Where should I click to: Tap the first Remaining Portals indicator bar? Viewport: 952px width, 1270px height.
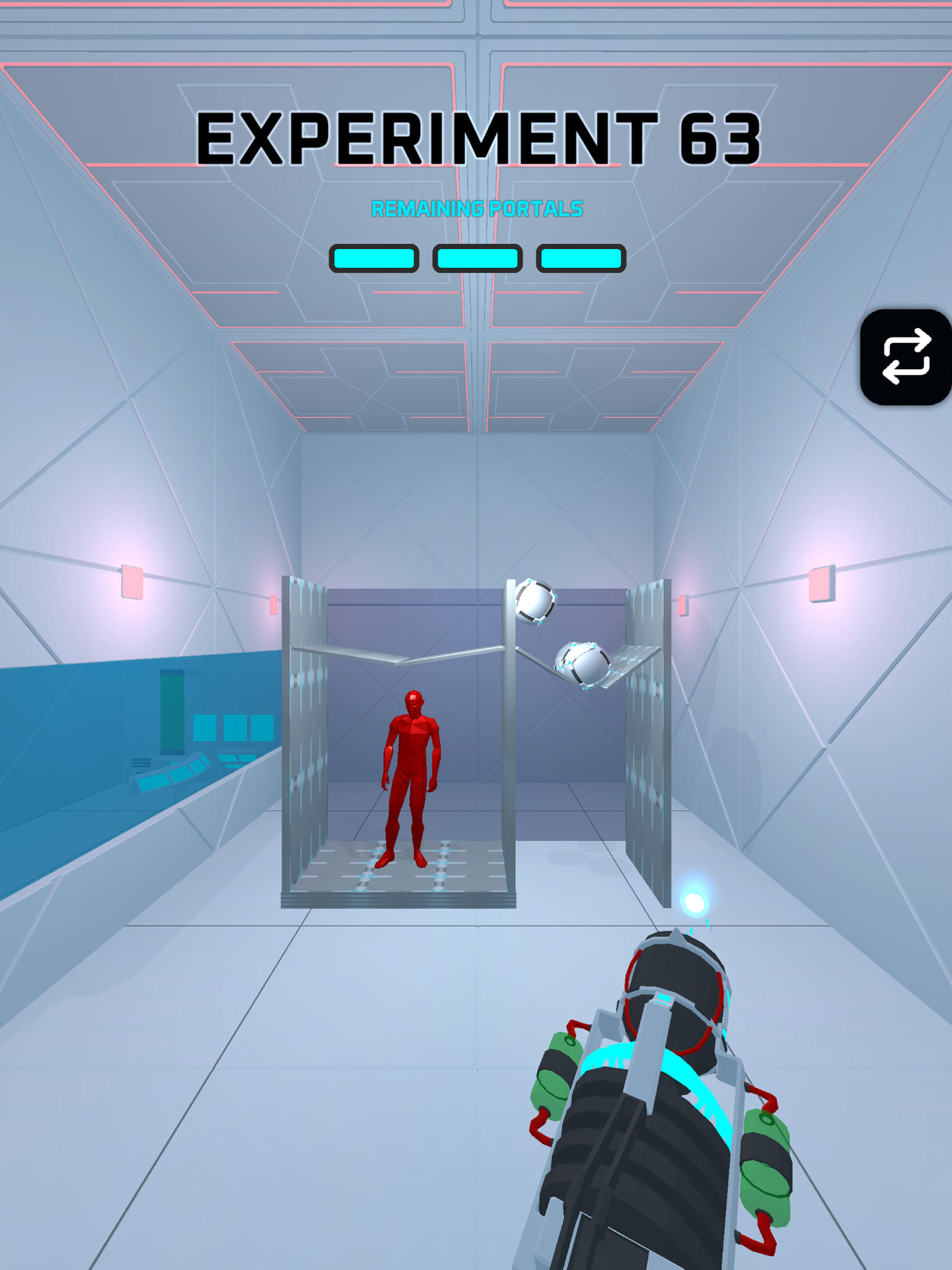coord(374,258)
